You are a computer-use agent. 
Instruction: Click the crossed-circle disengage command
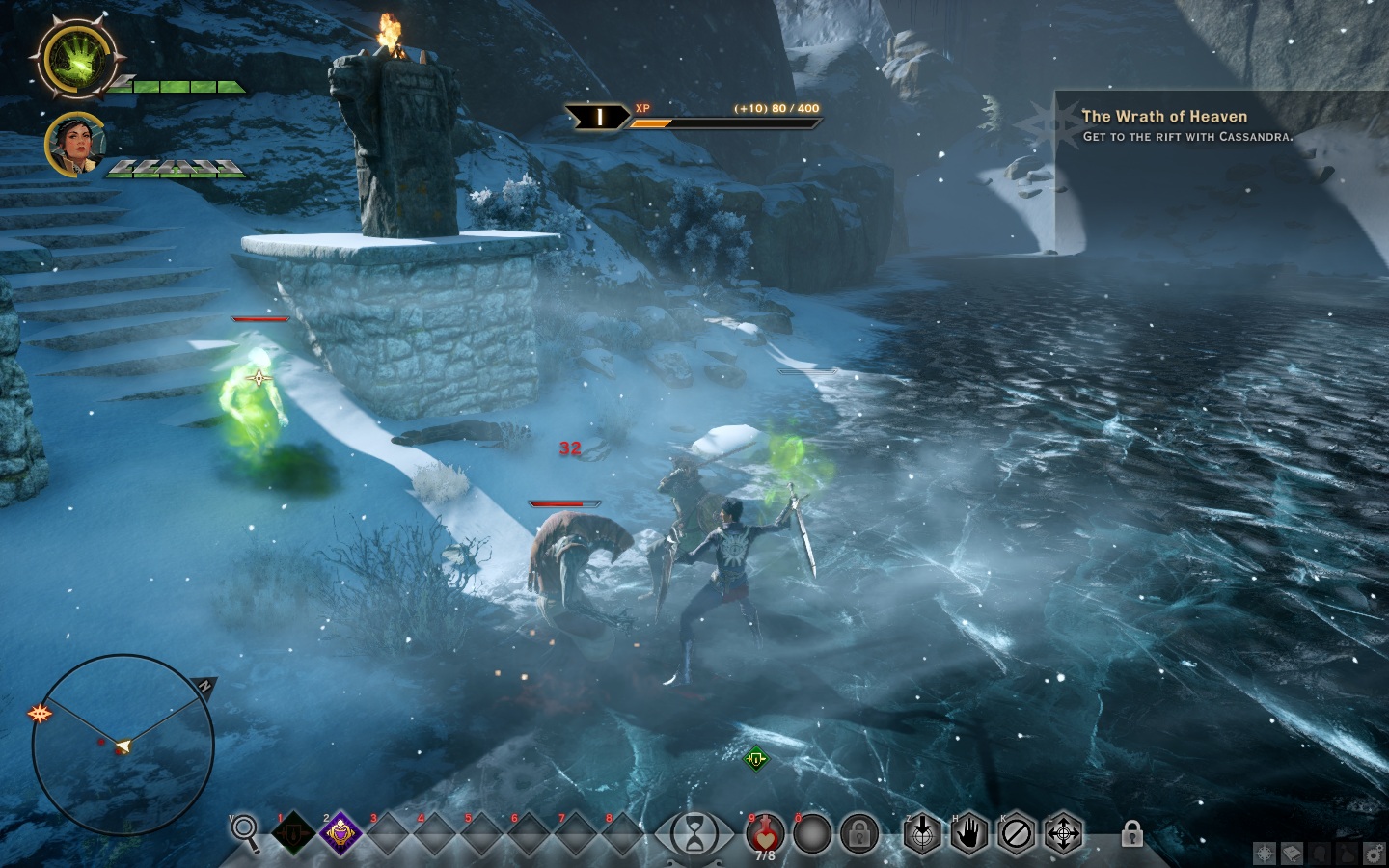[x=1016, y=833]
